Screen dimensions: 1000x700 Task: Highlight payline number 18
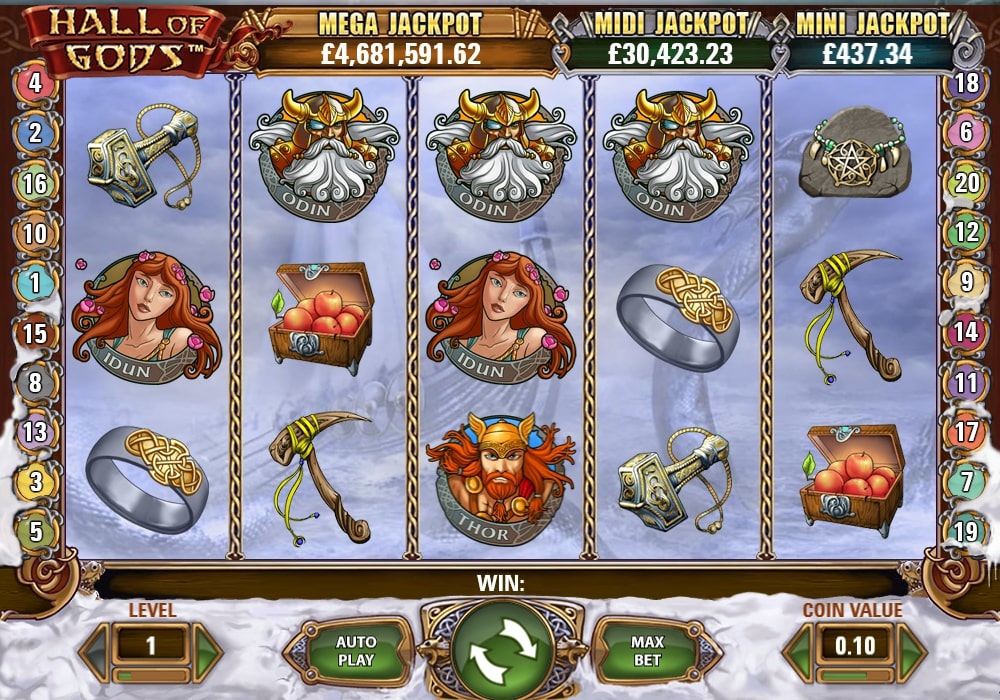(x=966, y=82)
